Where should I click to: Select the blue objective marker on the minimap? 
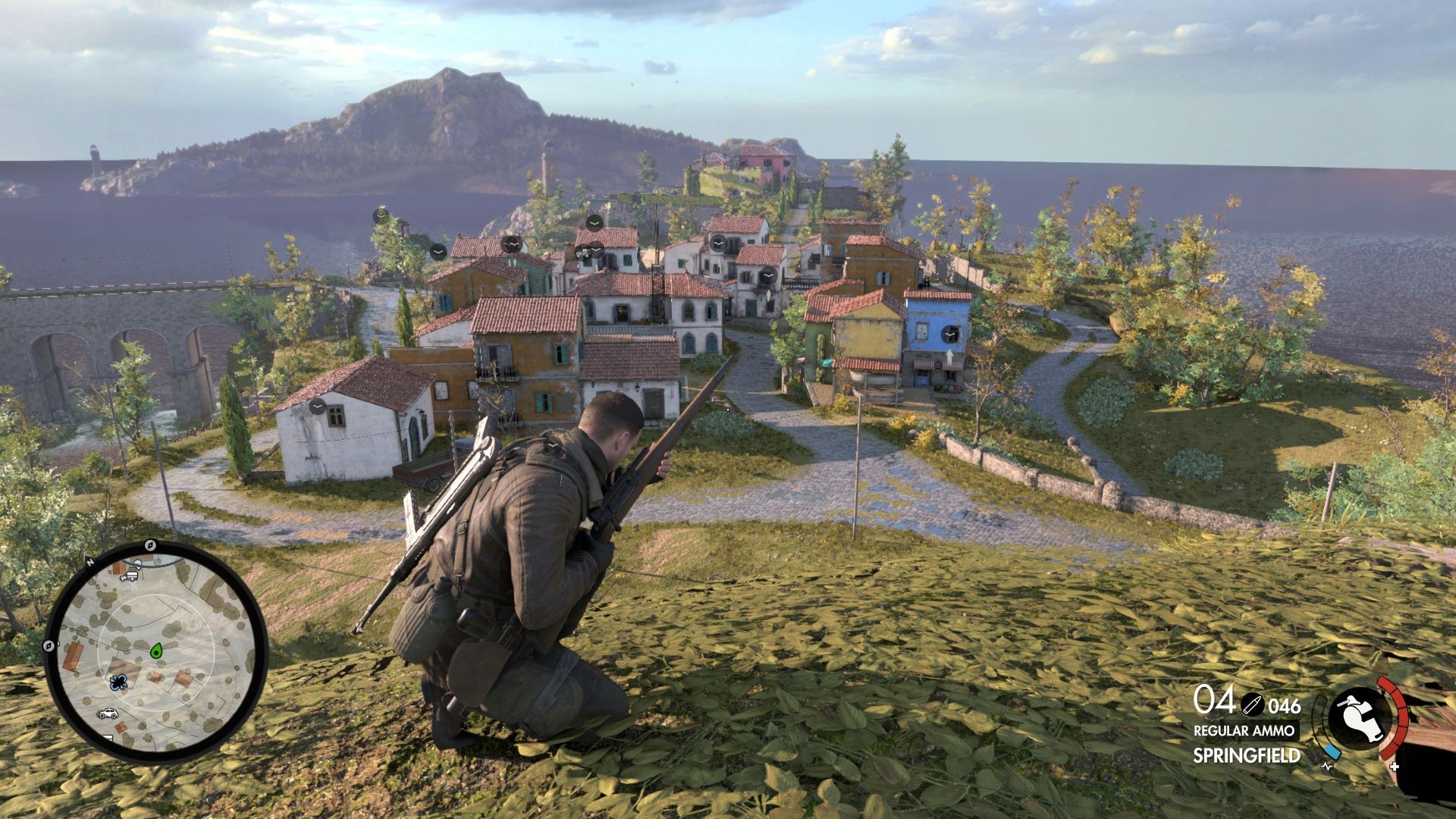click(x=118, y=682)
